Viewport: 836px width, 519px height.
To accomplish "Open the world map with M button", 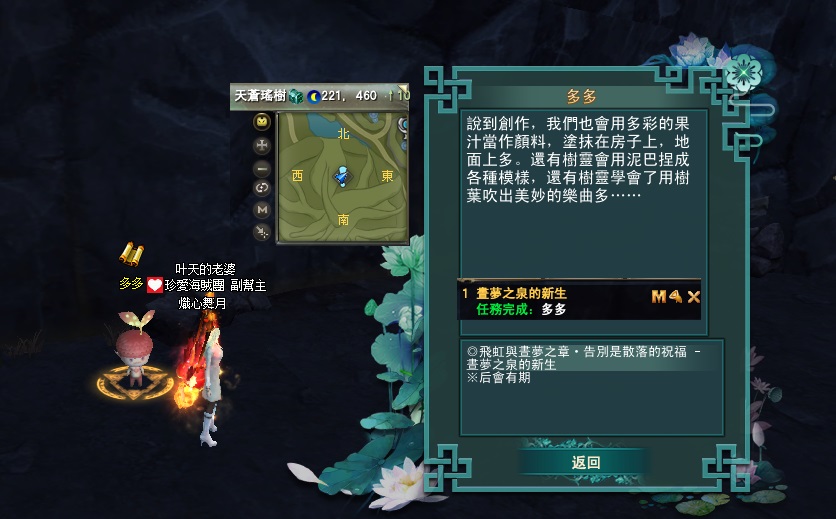I will click(x=262, y=209).
